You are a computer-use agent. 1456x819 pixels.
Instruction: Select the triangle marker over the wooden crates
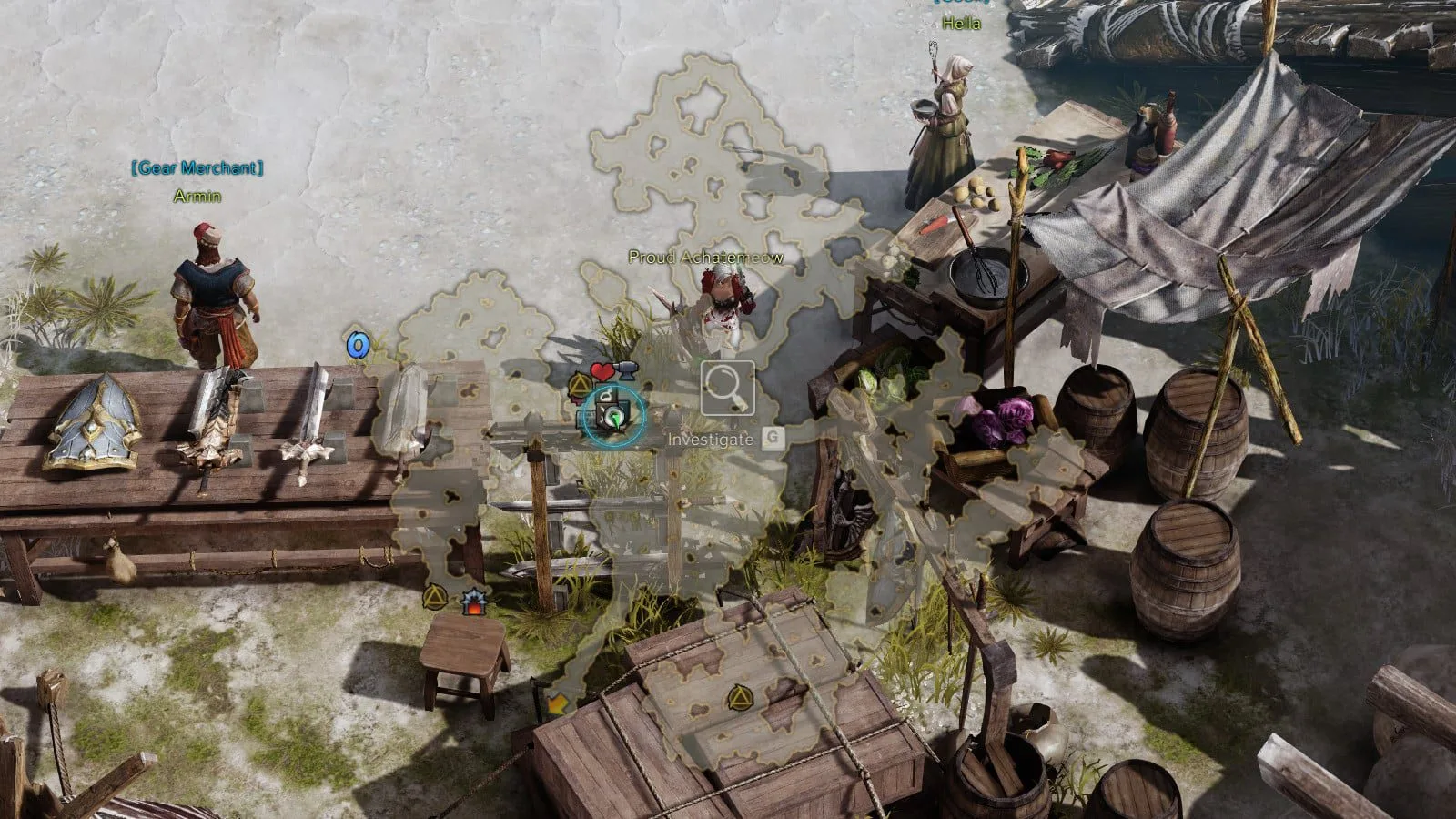point(738,698)
